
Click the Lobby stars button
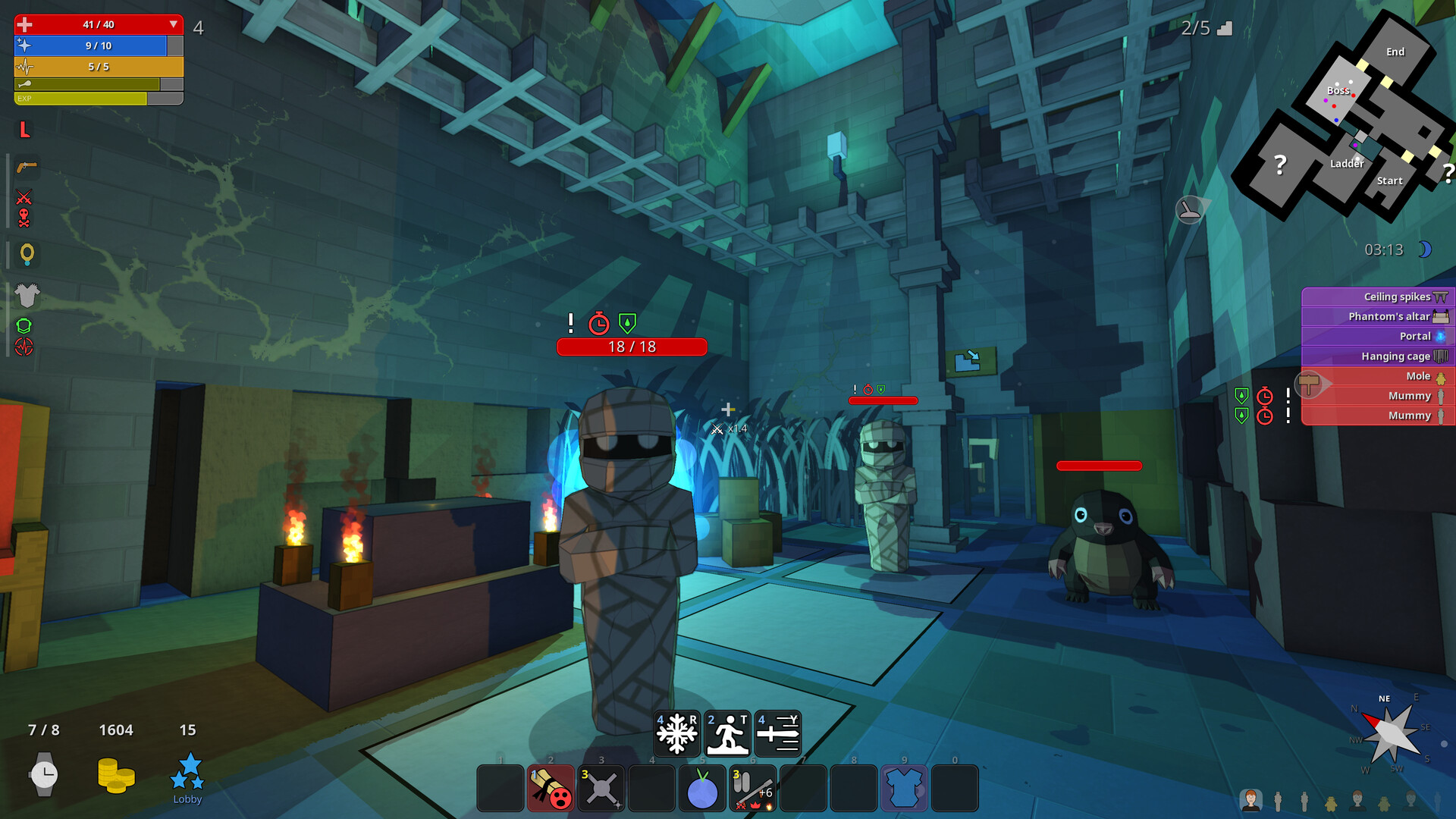[x=188, y=773]
